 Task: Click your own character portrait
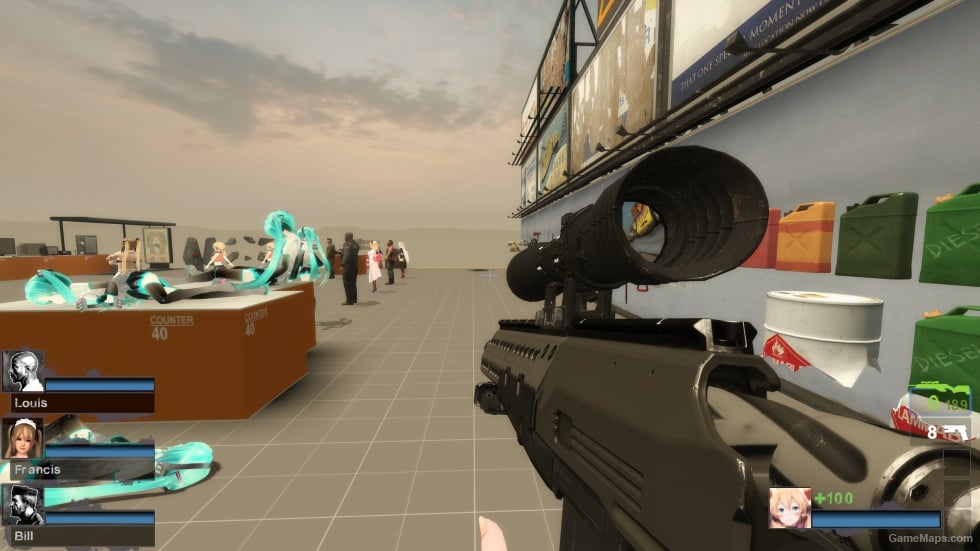pyautogui.click(x=789, y=508)
